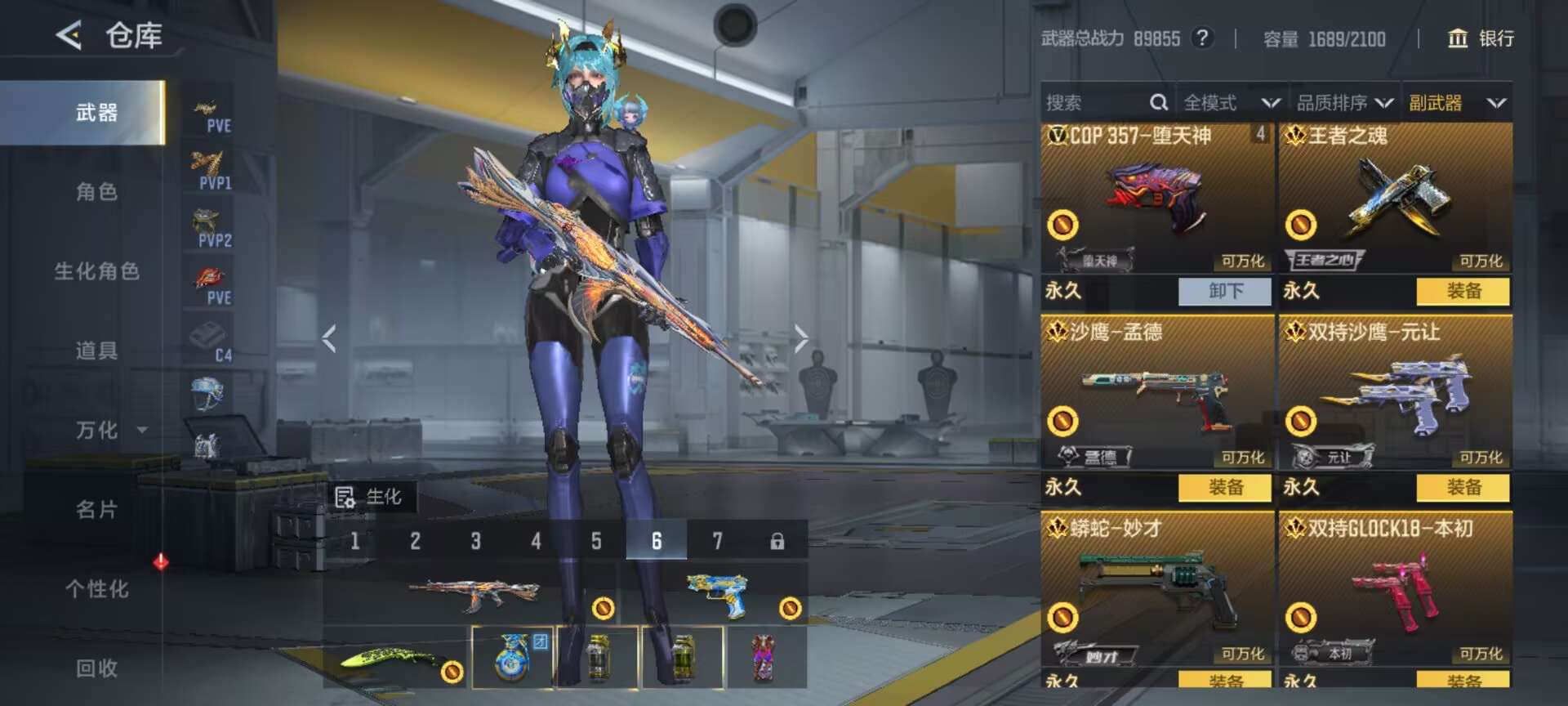Open the 品质排序 sort dropdown
The image size is (1568, 706).
click(1344, 103)
